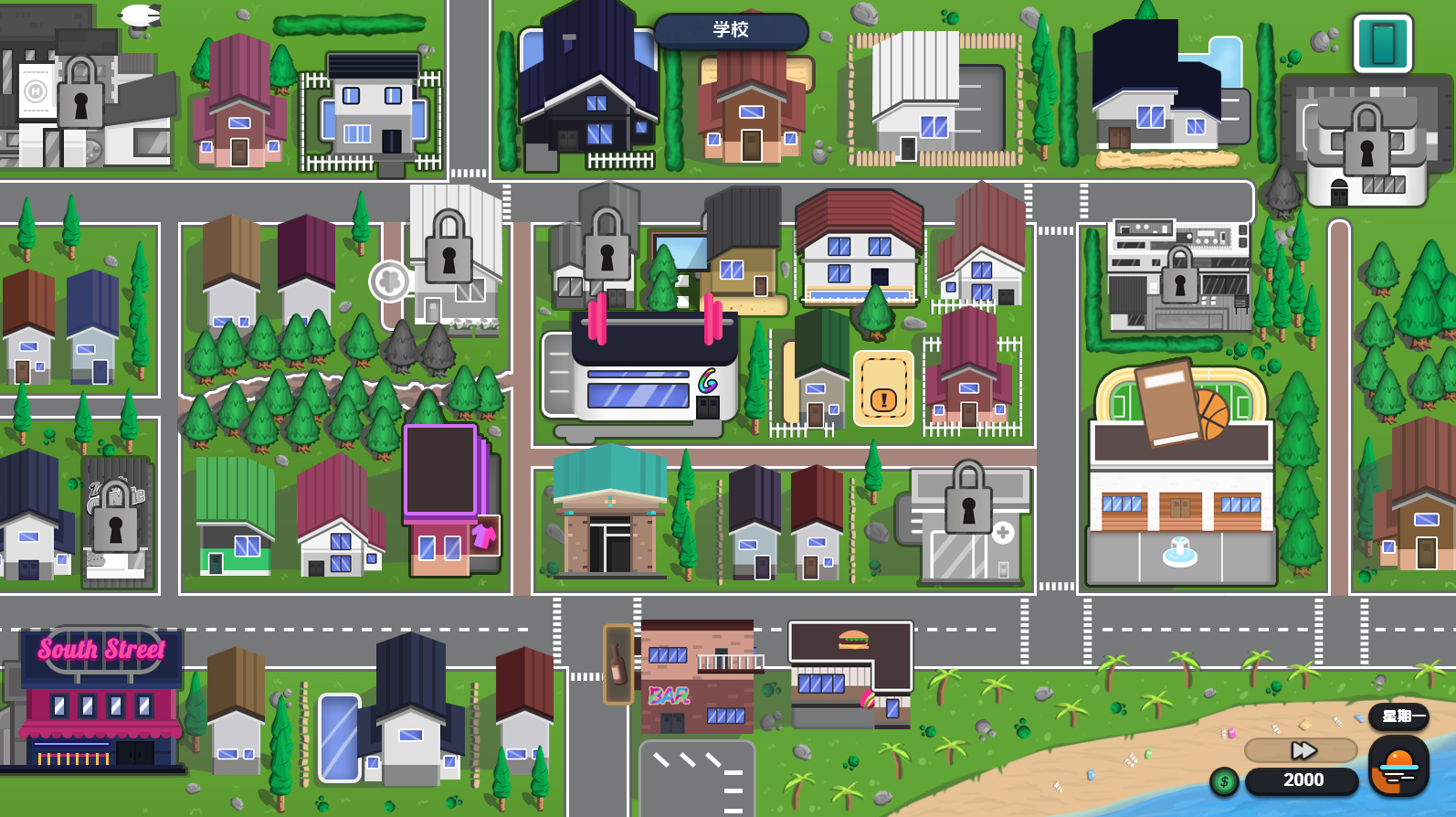1456x817 pixels.
Task: Click the orange exclamation mark lot
Action: point(883,389)
